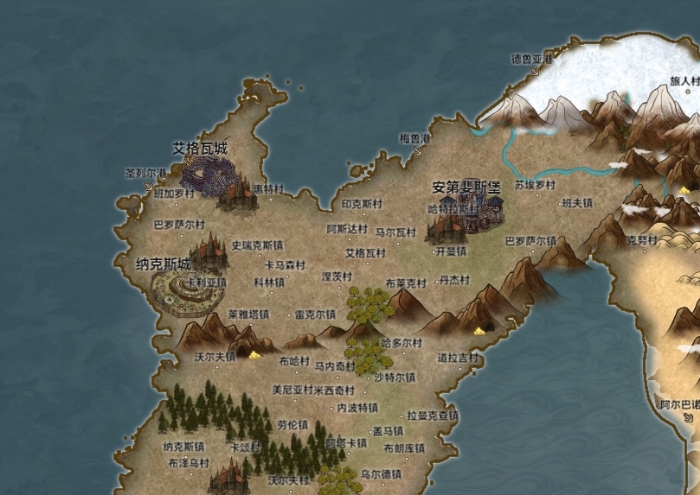Click the 德鲁亚港 port marker
This screenshot has width=700, height=495.
coord(531,59)
